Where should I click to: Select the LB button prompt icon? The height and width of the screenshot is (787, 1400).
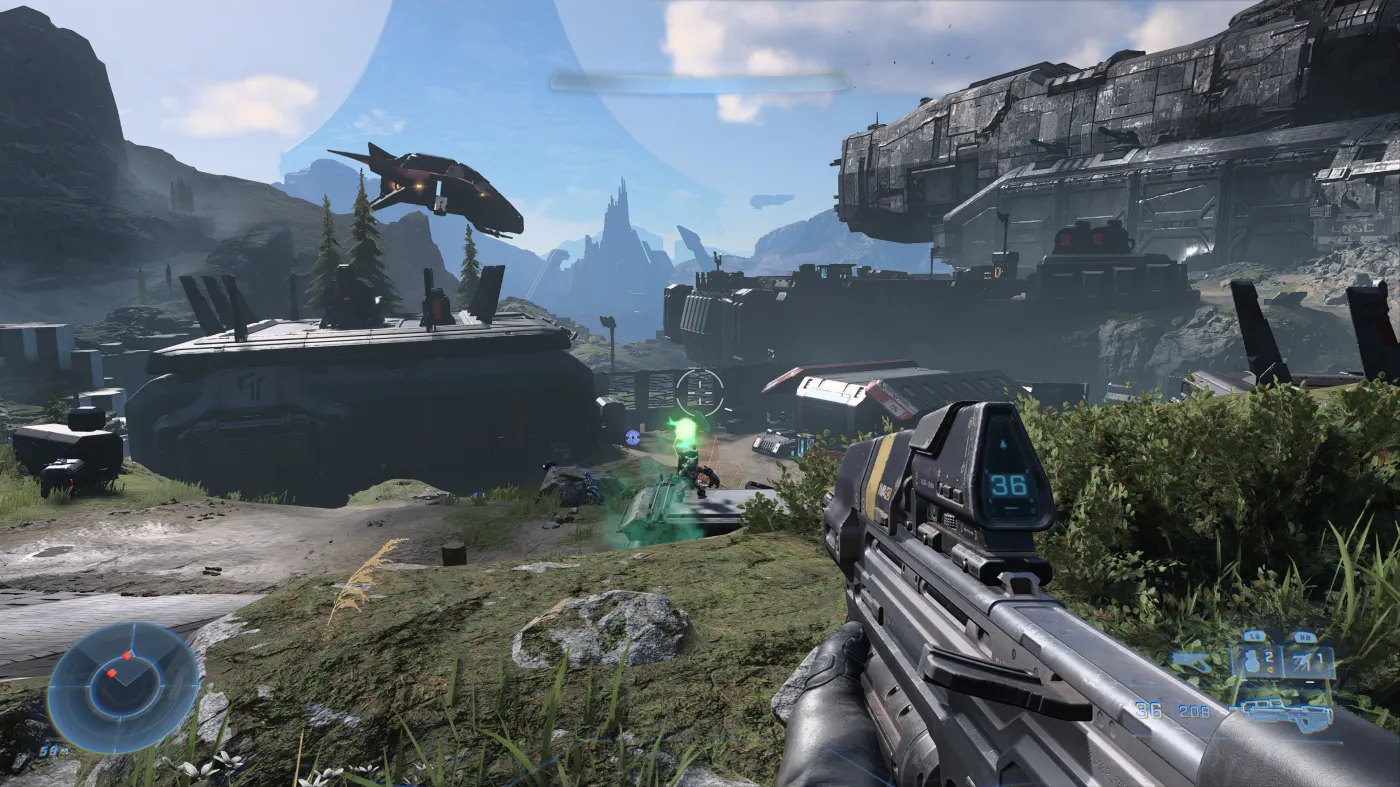tap(1252, 637)
